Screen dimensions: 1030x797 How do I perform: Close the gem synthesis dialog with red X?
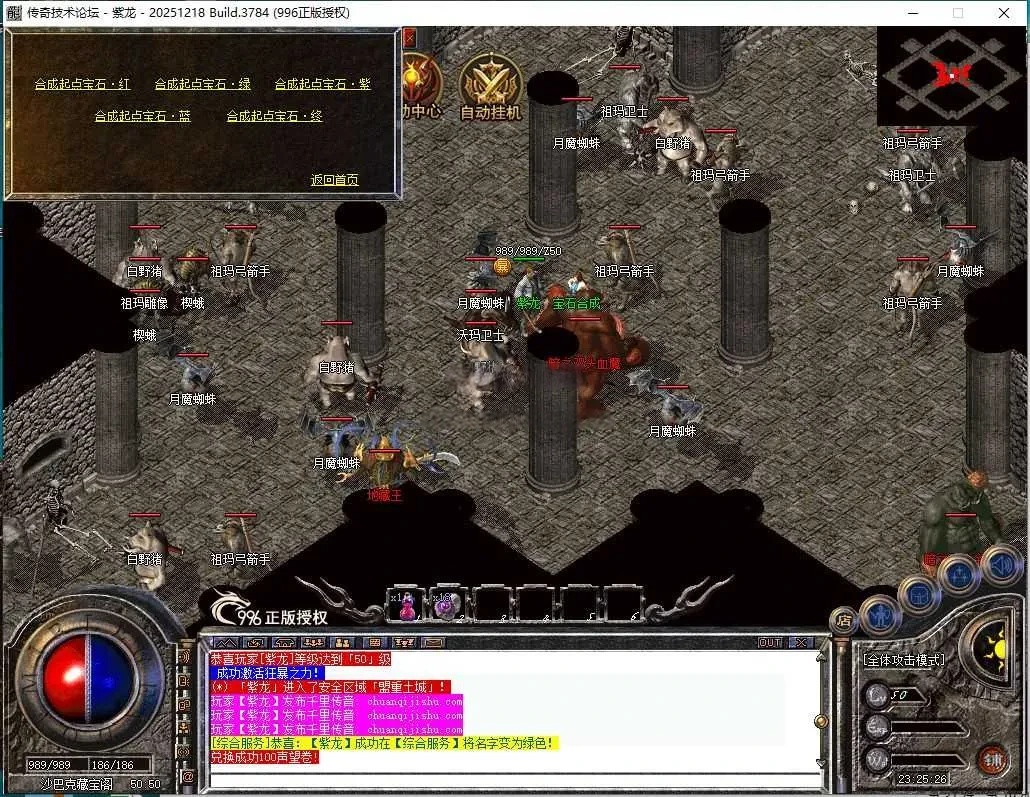click(409, 38)
